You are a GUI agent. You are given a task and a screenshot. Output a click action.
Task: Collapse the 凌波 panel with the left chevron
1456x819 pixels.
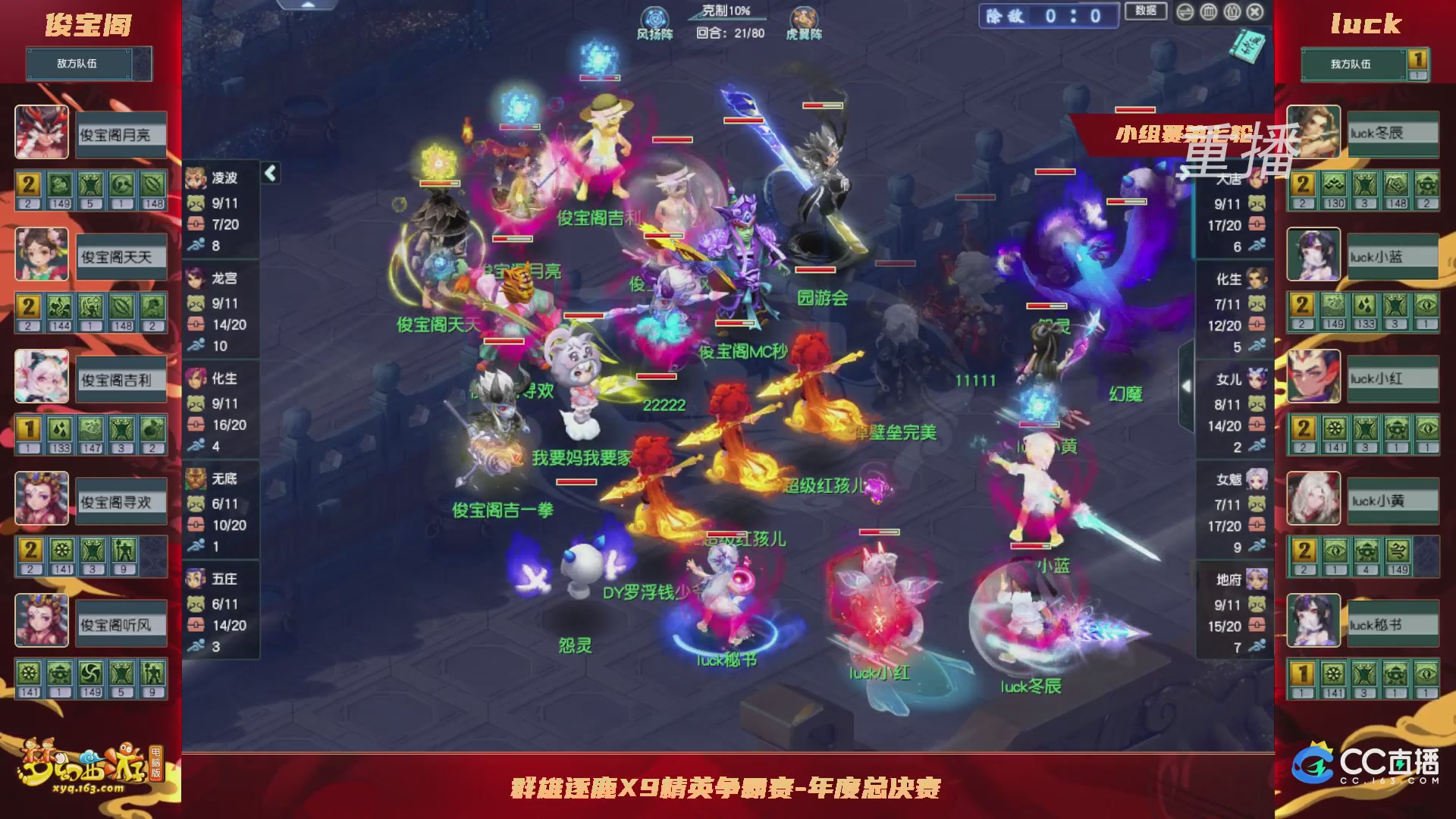pos(269,172)
